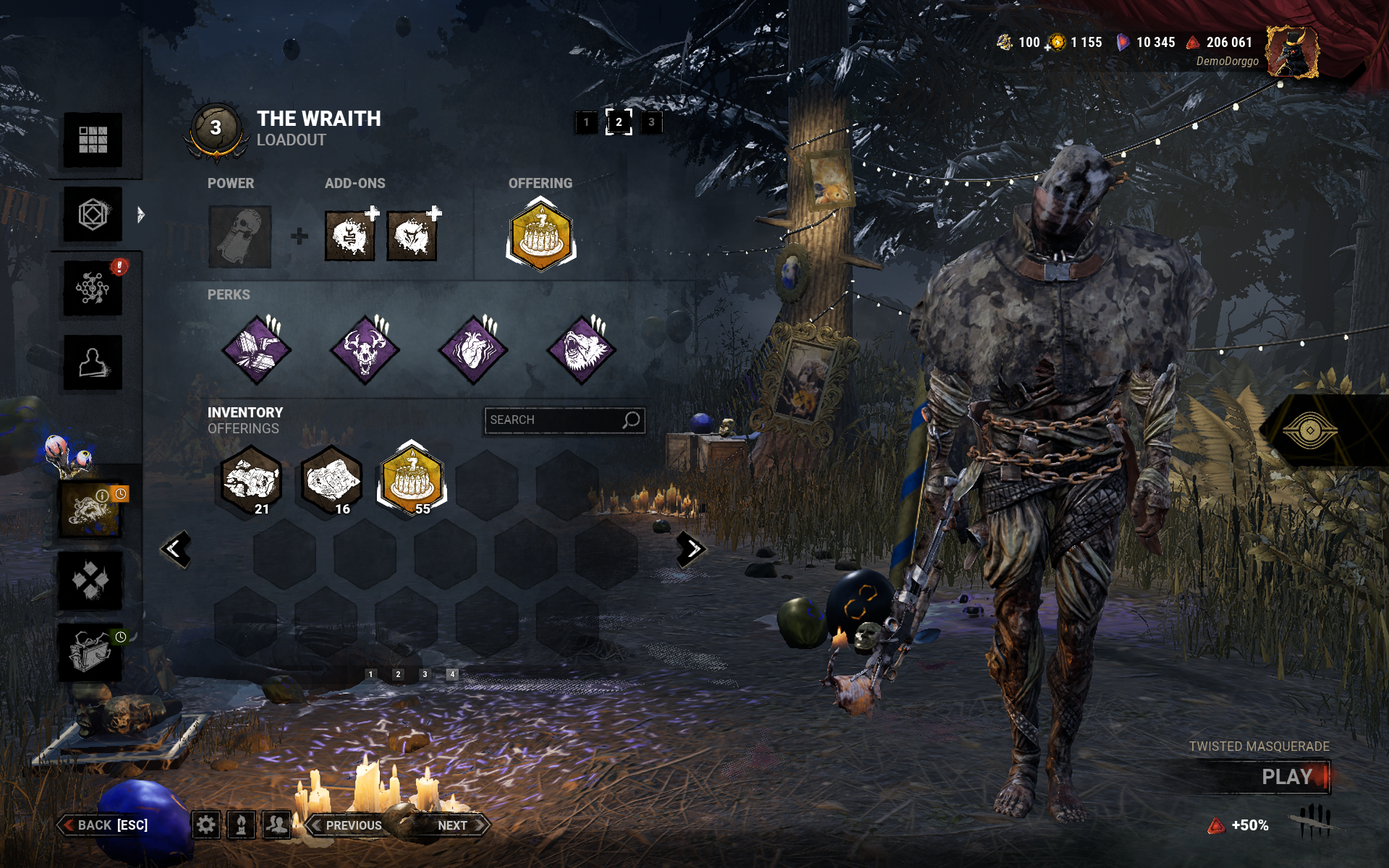This screenshot has width=1389, height=868.
Task: Select loadout preset 1
Action: point(586,122)
